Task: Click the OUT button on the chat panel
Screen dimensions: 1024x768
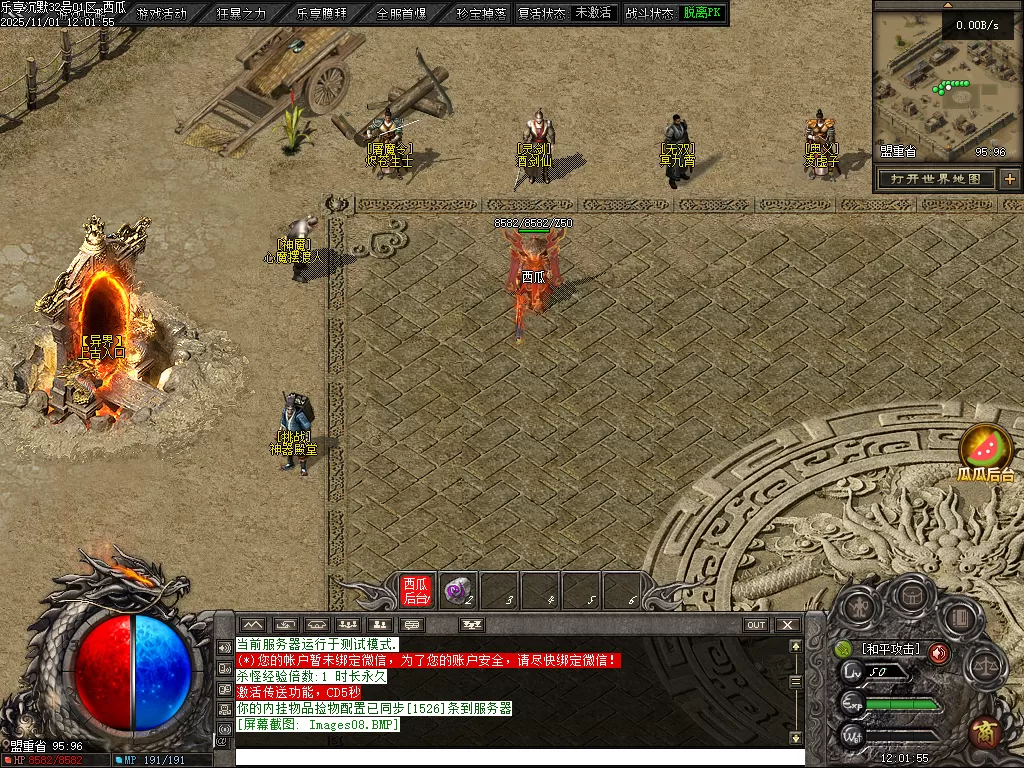Action: pyautogui.click(x=756, y=625)
